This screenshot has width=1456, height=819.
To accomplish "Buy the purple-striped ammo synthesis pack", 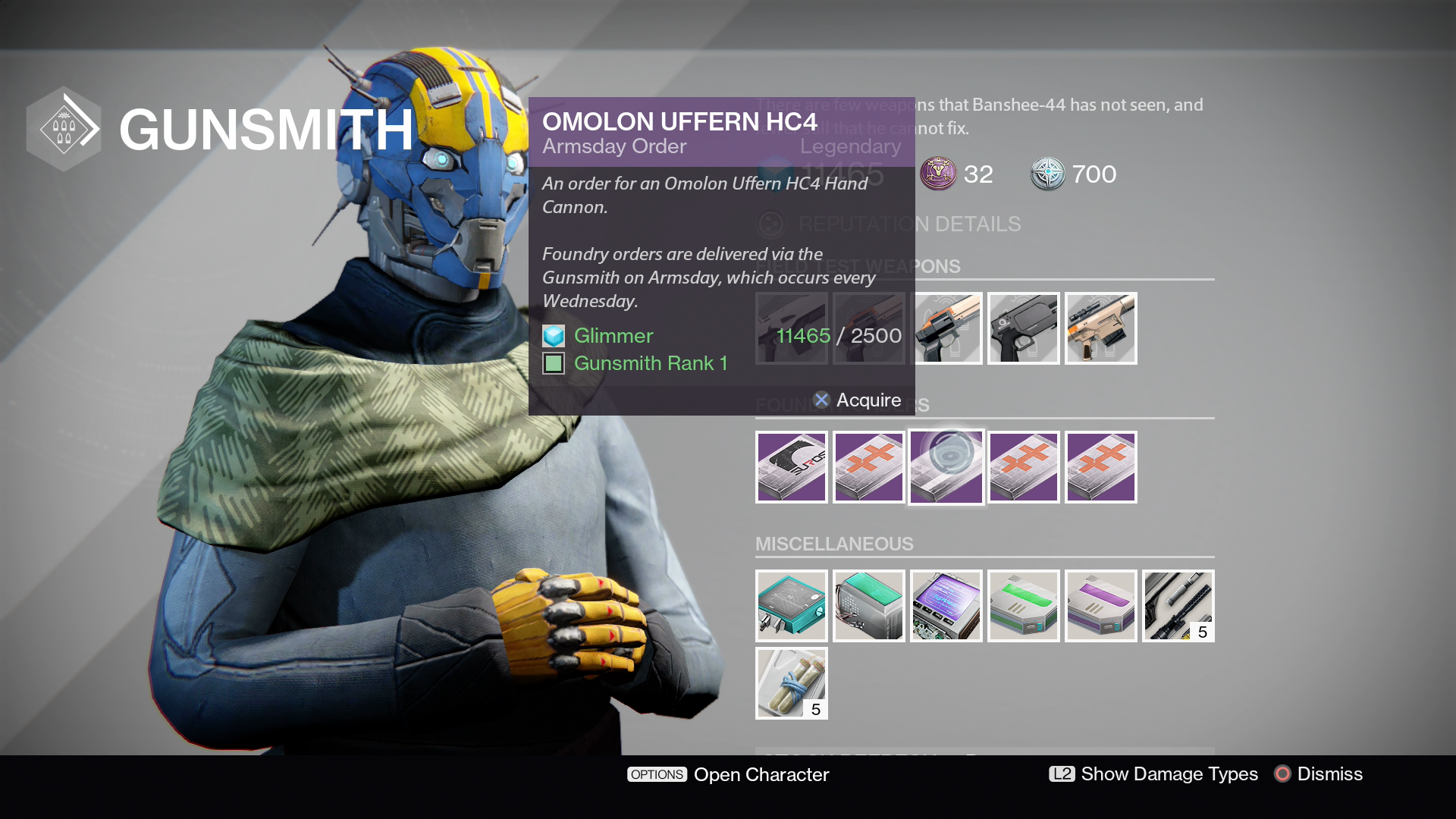I will click(x=1101, y=606).
